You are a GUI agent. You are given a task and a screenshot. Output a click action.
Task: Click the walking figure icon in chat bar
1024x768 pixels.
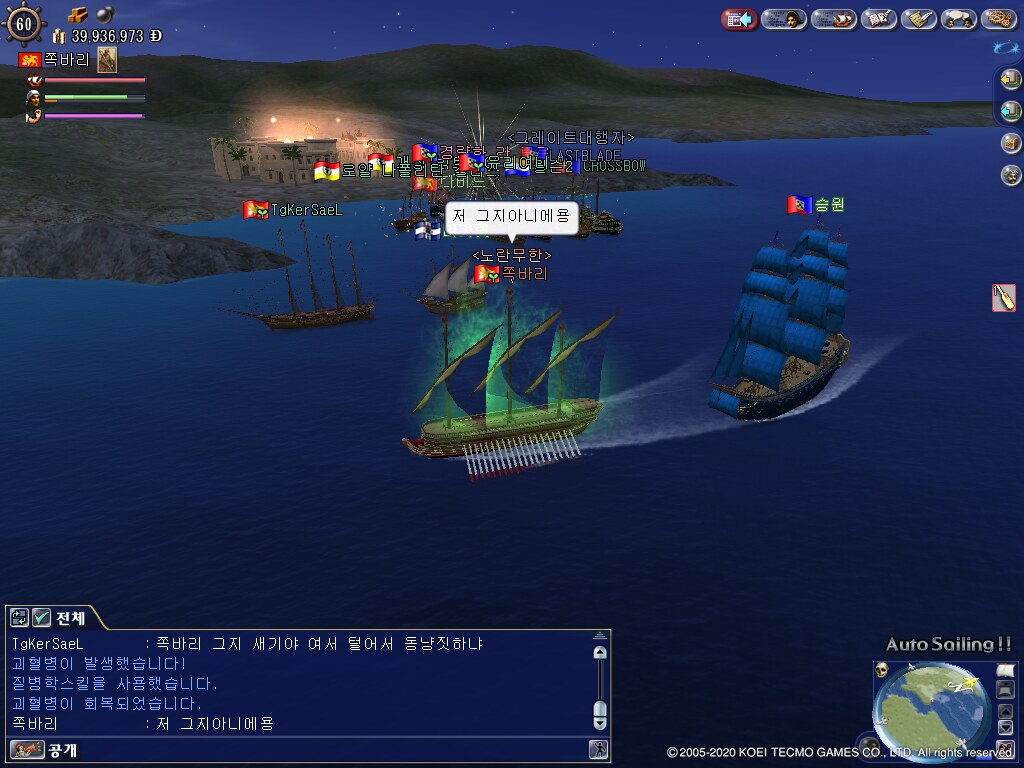[x=598, y=749]
